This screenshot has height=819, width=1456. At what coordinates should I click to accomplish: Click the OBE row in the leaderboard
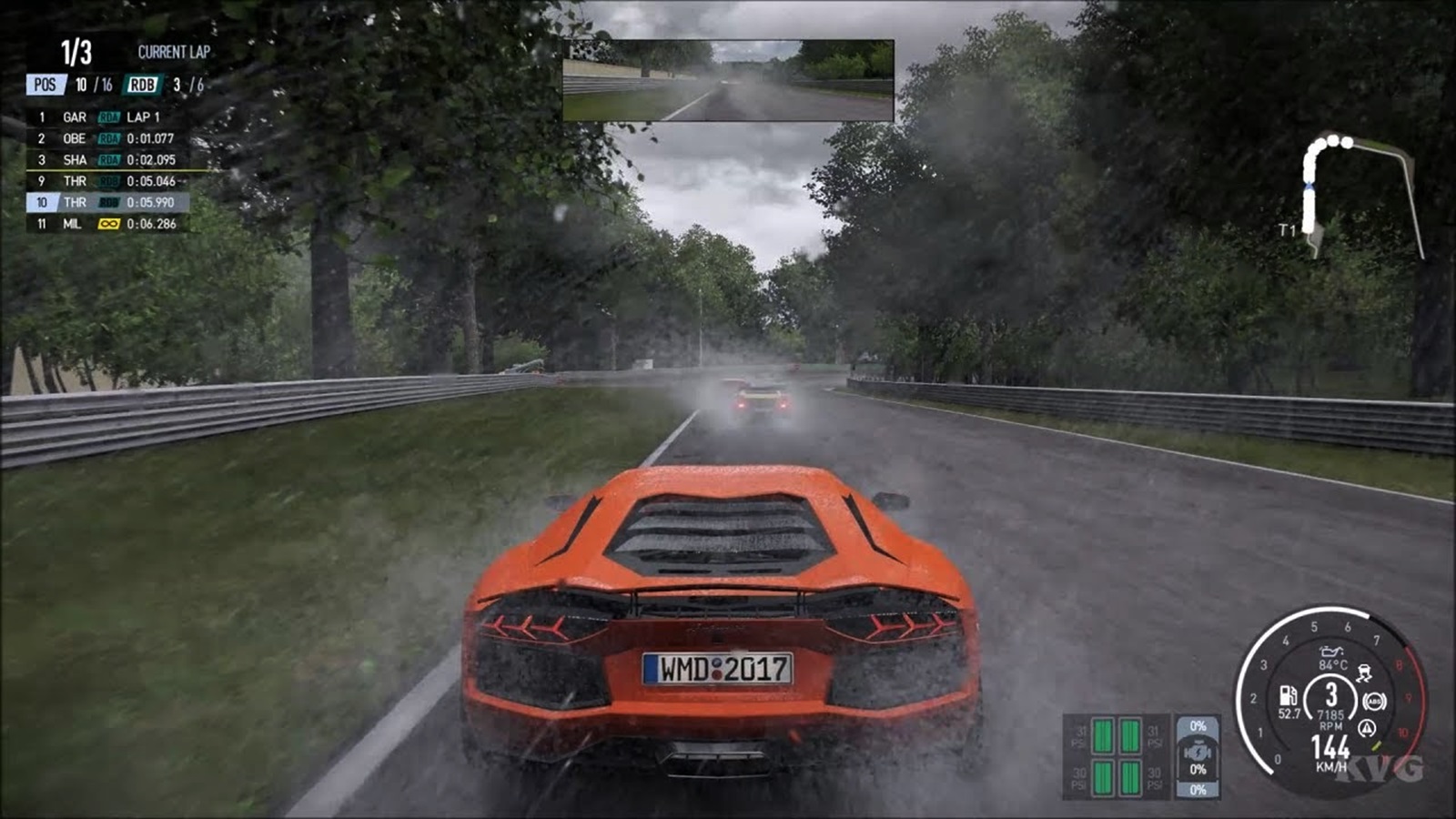(x=107, y=138)
